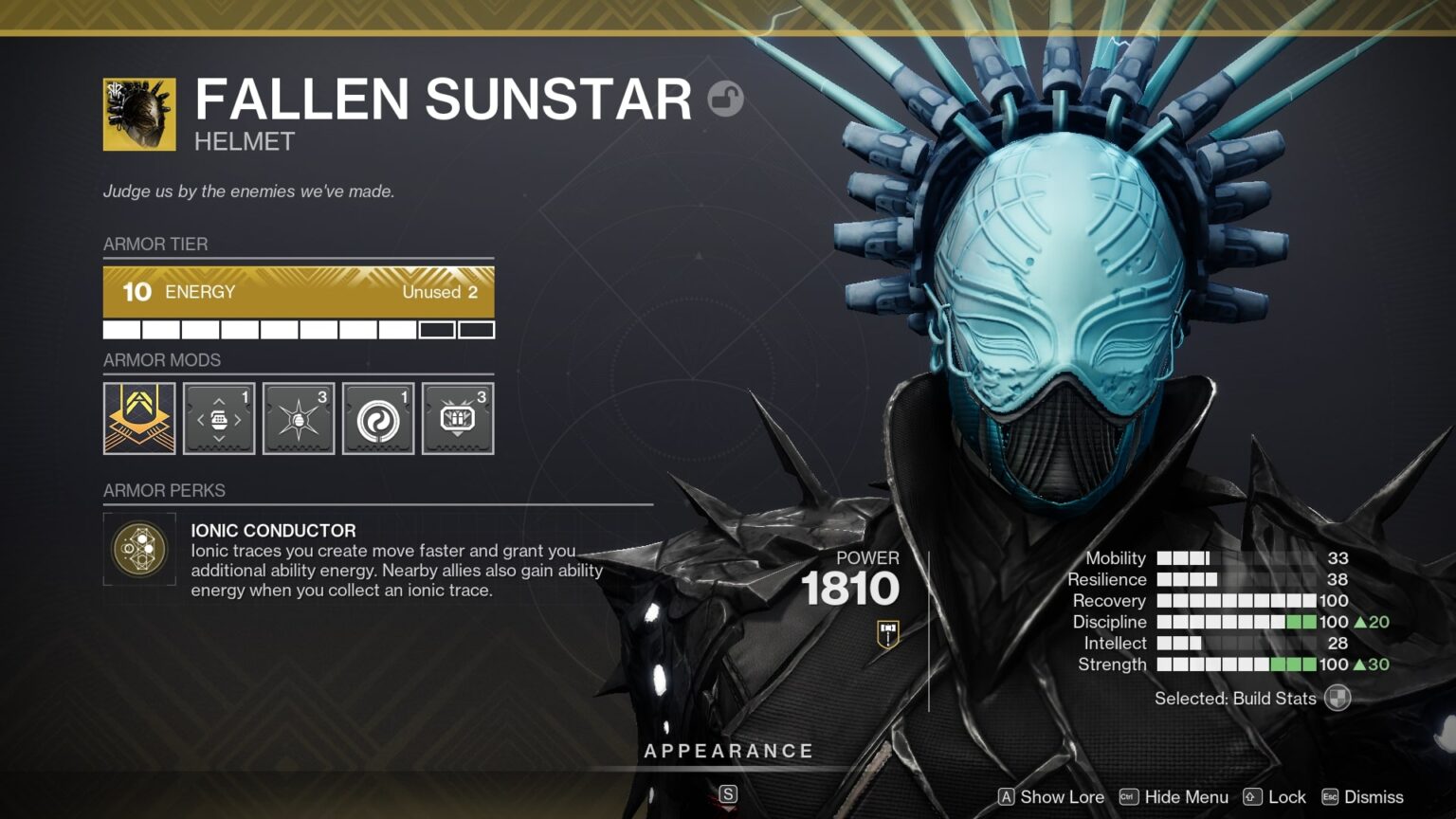
Task: Select the Dynamo swirl mod icon
Action: coord(378,418)
